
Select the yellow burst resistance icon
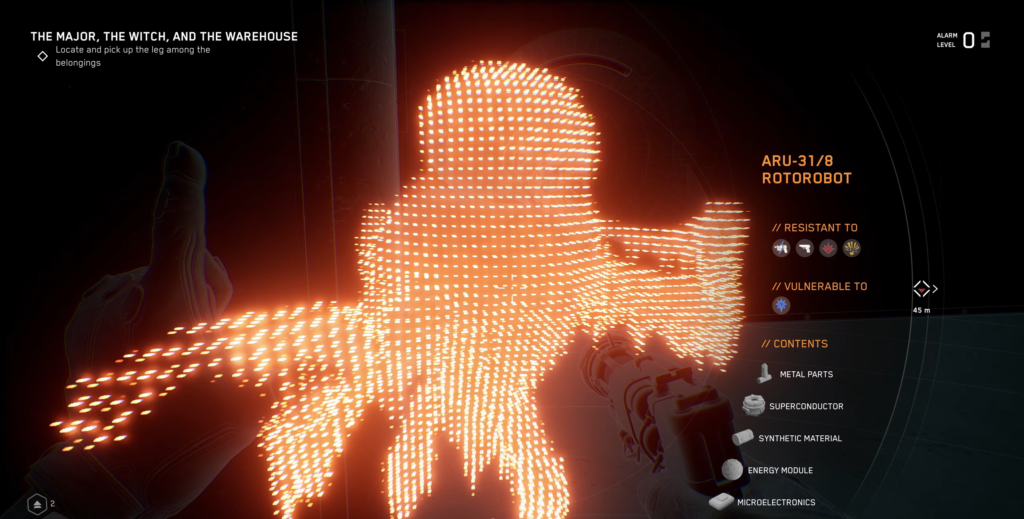(x=852, y=248)
